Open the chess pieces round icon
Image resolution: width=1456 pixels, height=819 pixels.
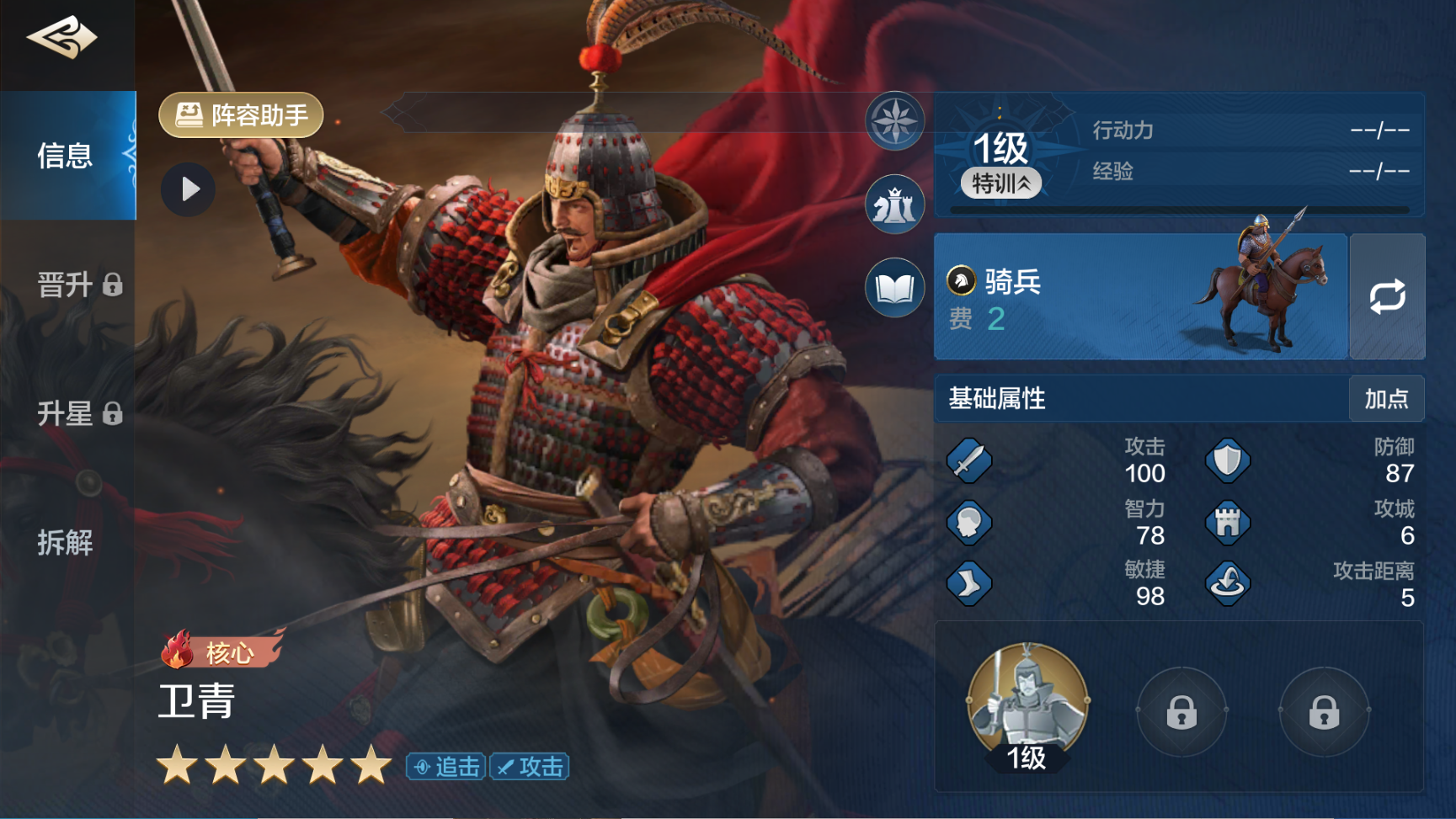click(x=894, y=205)
